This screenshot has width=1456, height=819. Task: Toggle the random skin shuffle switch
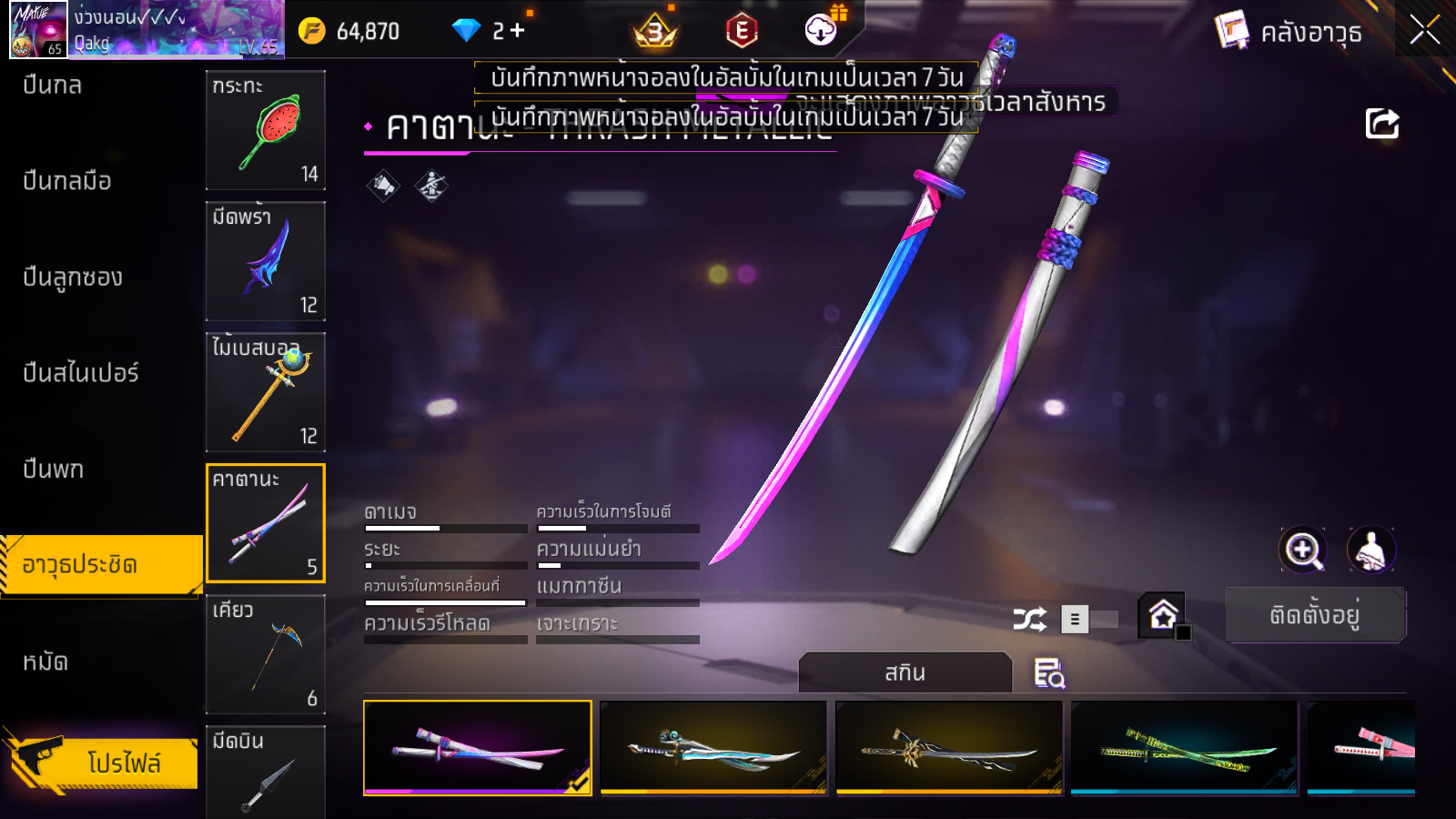click(x=1088, y=620)
